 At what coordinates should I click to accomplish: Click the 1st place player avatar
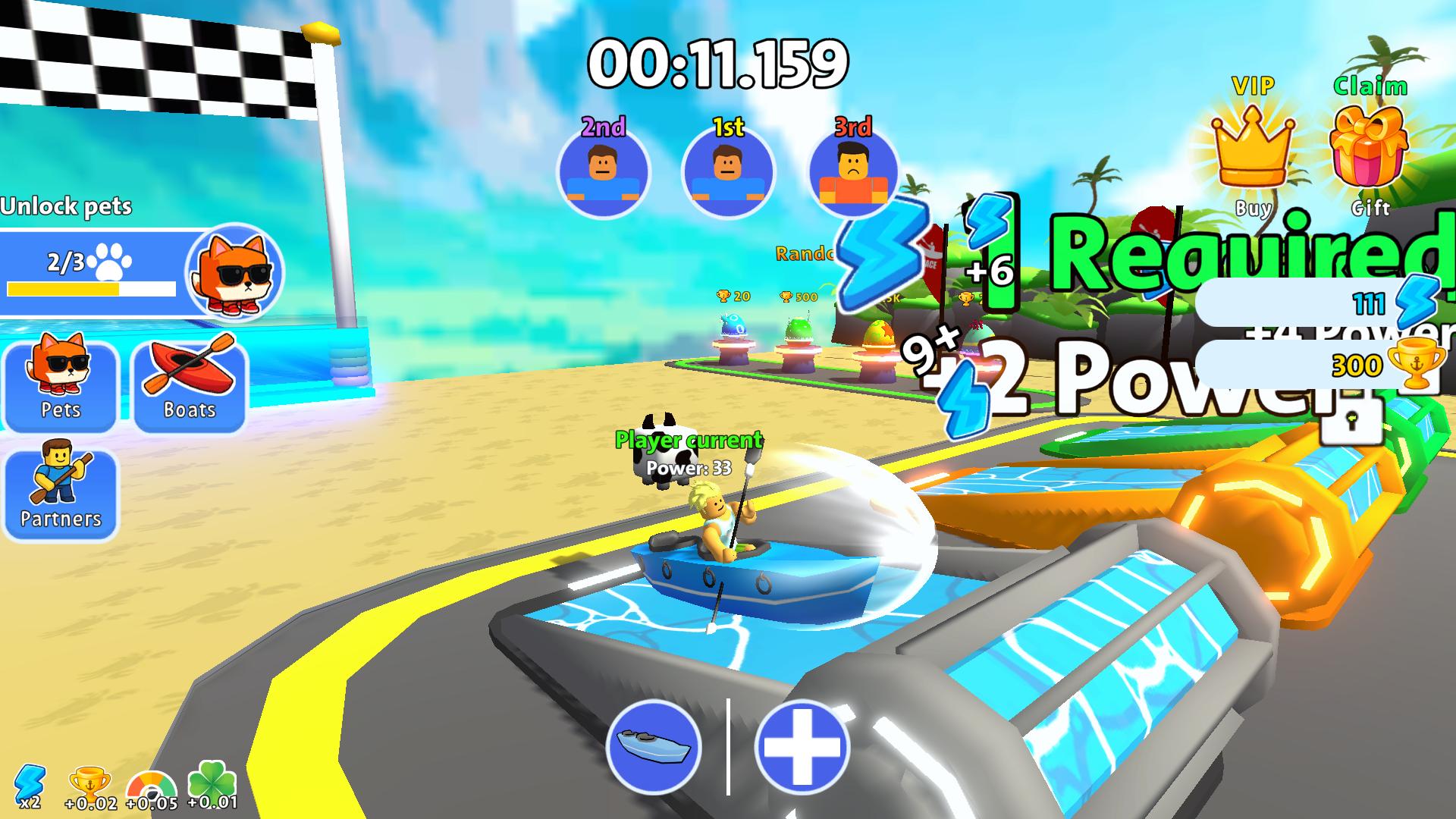click(x=726, y=173)
